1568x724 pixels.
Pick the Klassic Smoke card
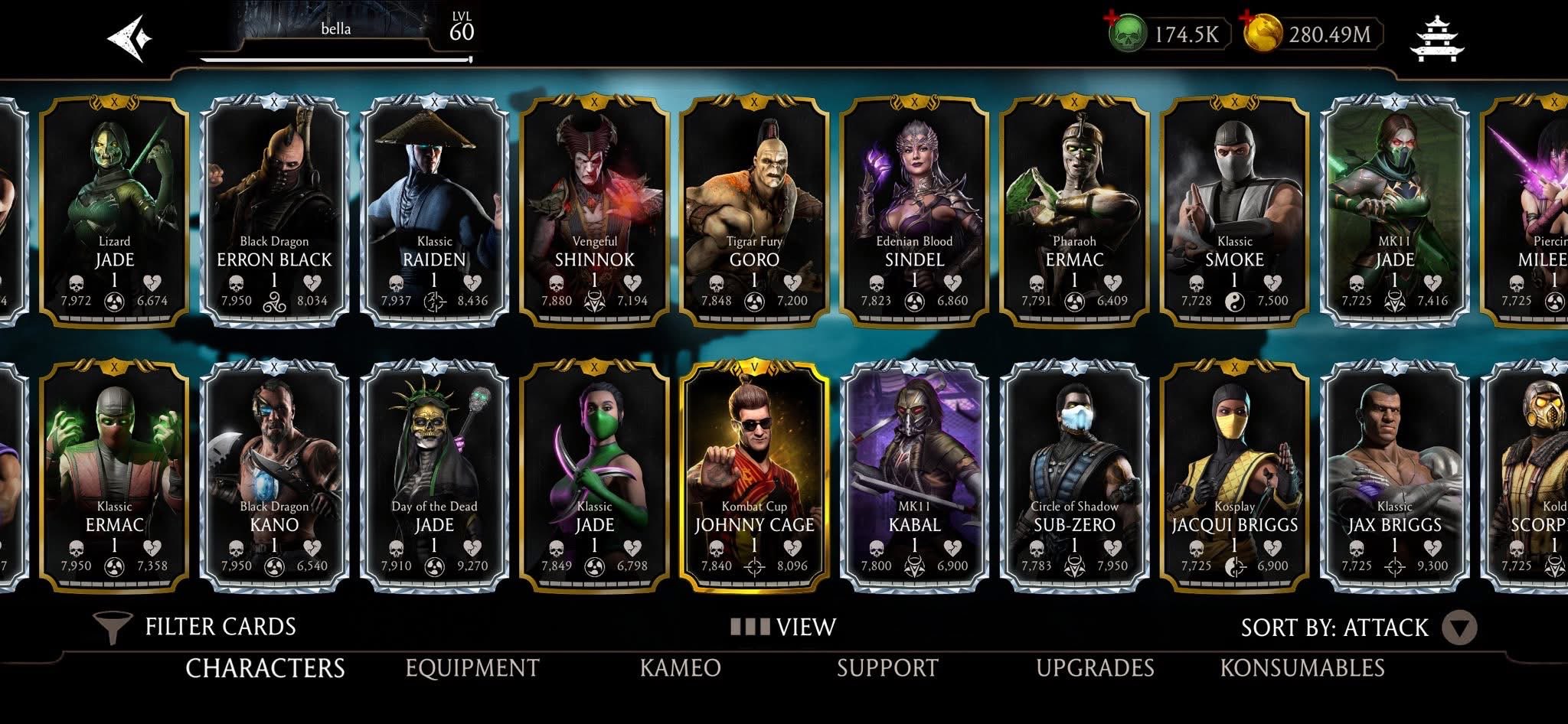coord(1234,210)
